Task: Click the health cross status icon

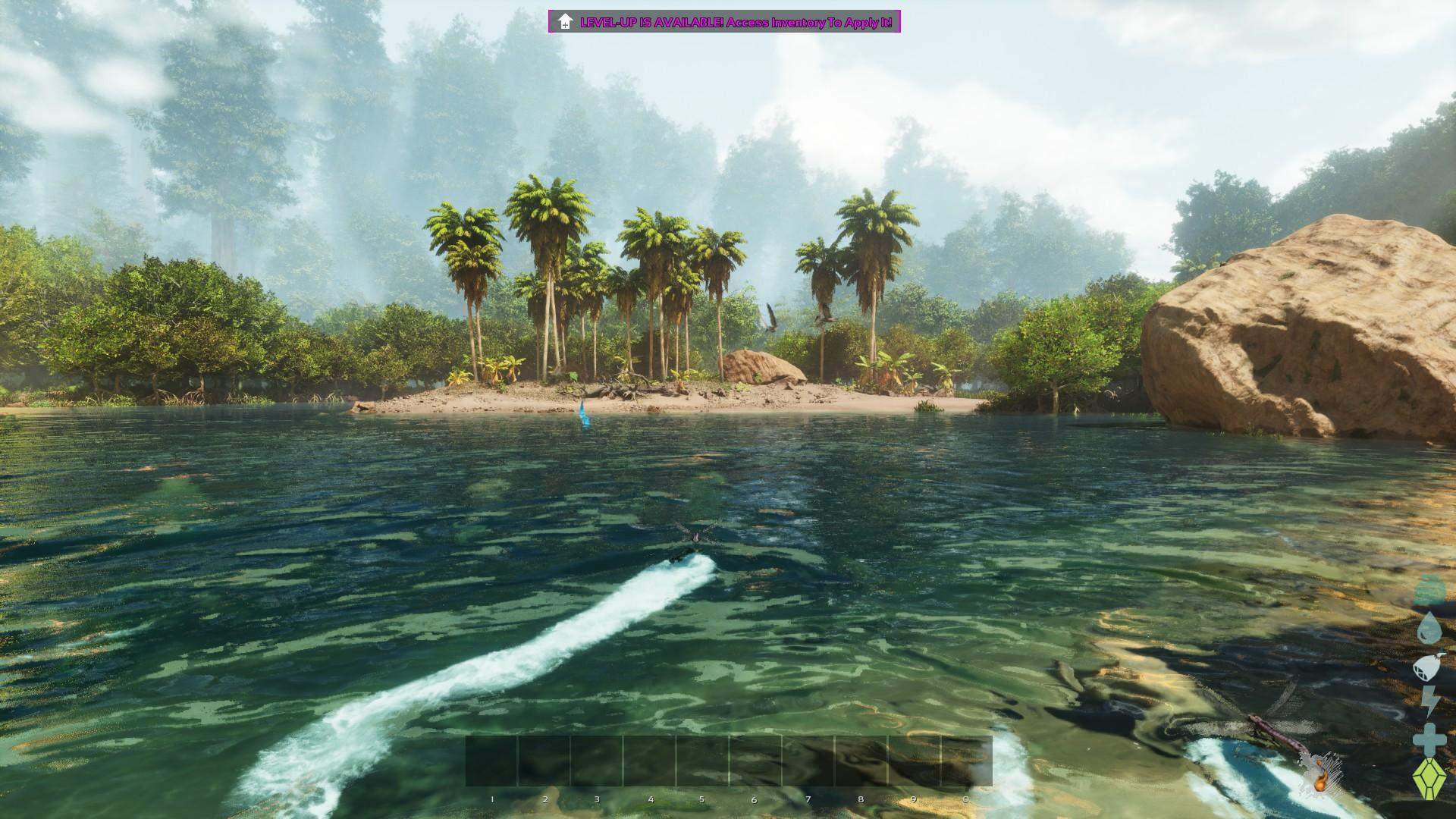Action: click(1429, 734)
